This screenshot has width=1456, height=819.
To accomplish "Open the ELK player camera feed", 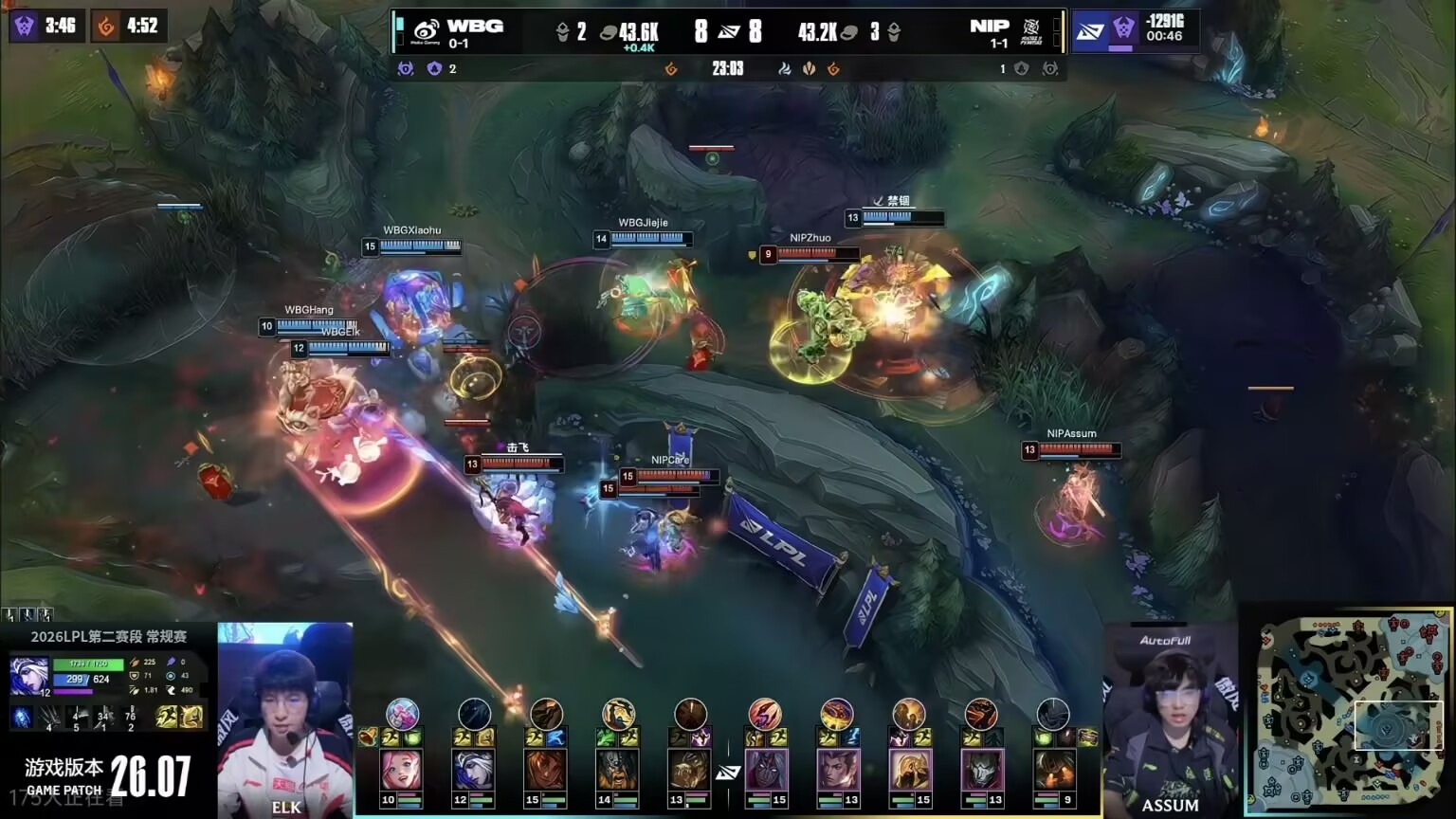I will click(x=285, y=719).
